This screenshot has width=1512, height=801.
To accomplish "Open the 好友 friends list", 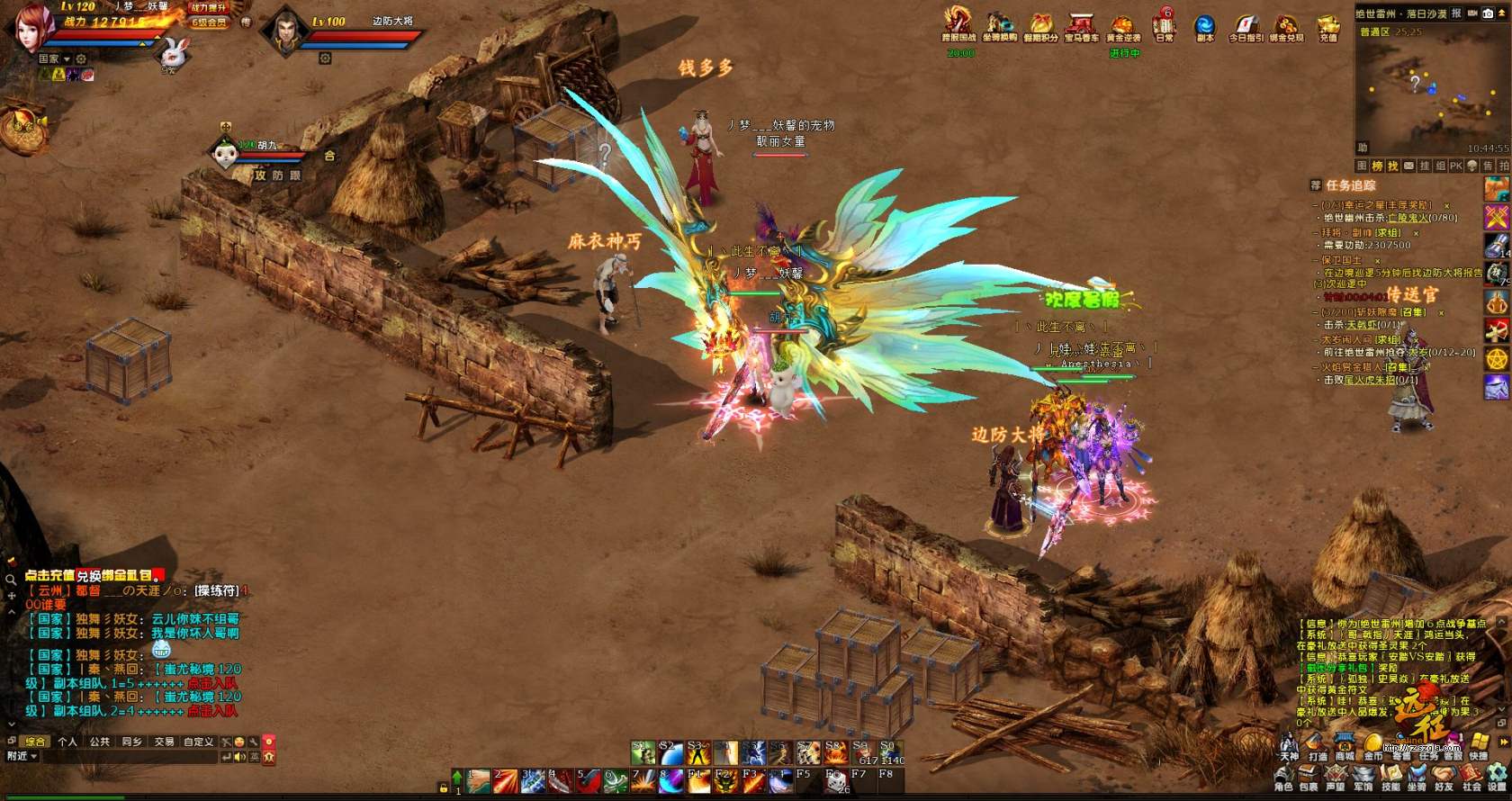I will [1444, 777].
